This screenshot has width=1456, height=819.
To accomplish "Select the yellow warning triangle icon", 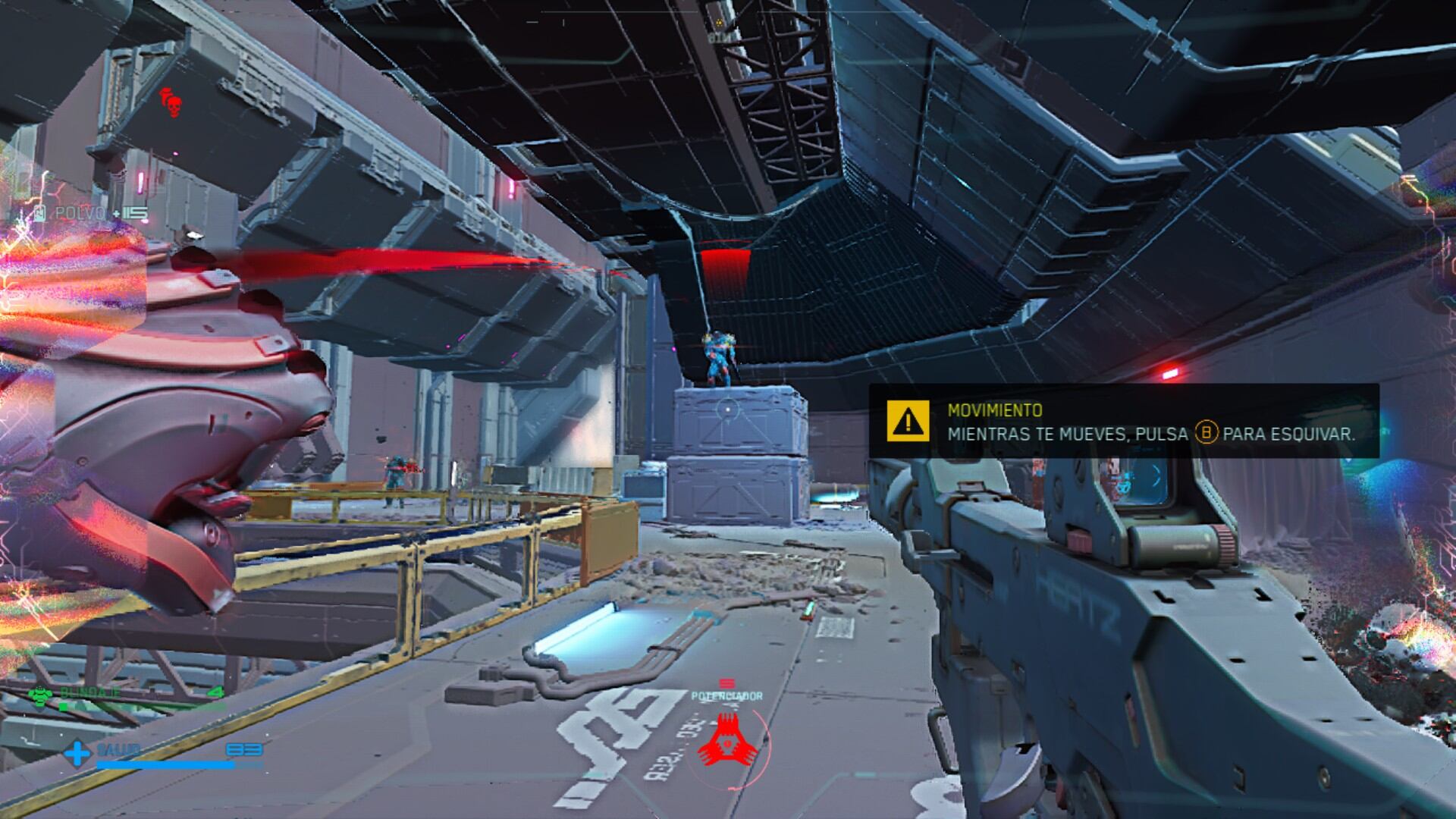I will (x=908, y=421).
